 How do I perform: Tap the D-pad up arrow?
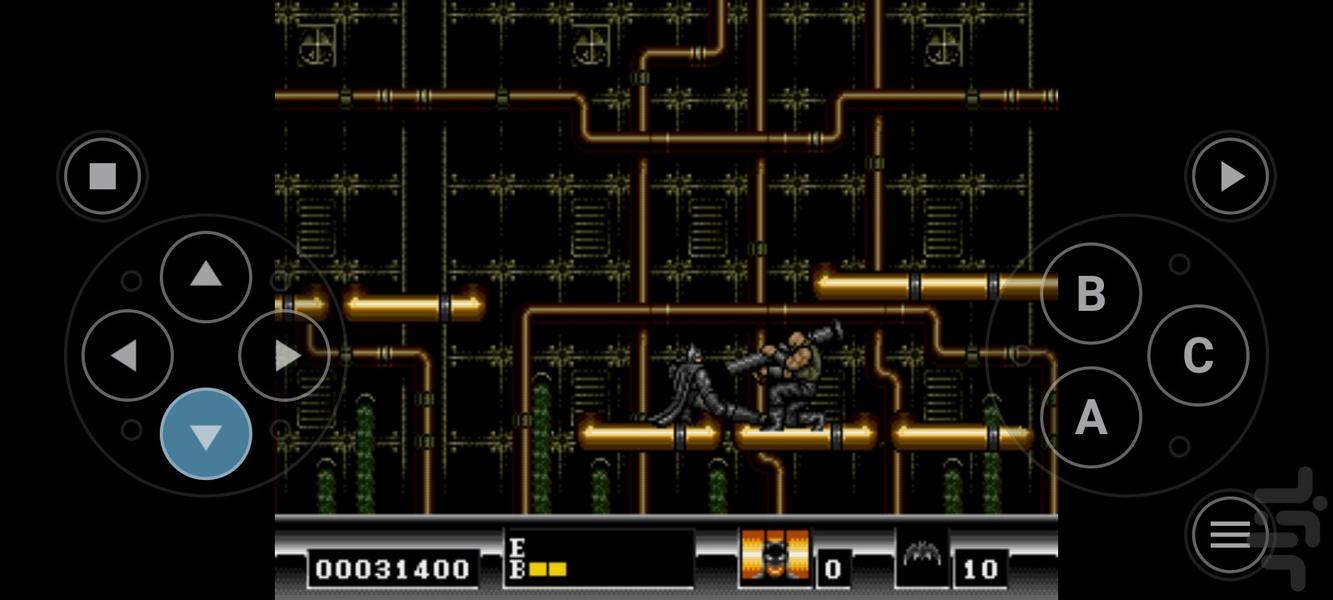206,276
